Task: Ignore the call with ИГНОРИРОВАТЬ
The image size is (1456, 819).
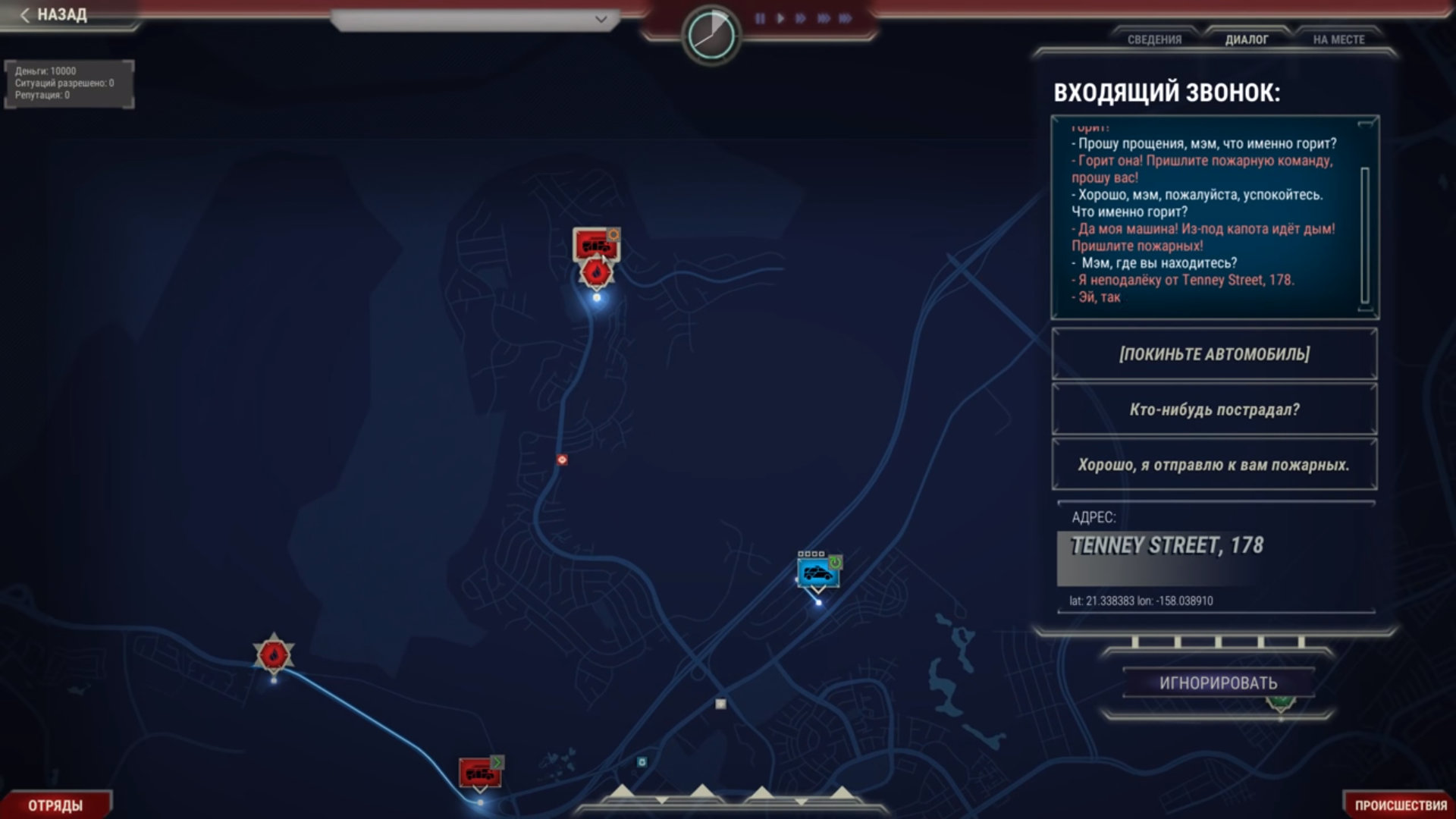Action: (1218, 683)
